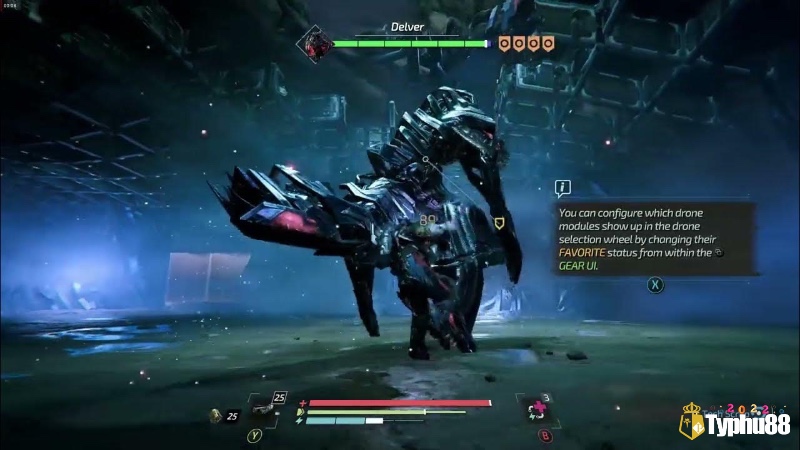Click the Typhu88 watermark logo
This screenshot has height=450, width=800.
coord(736,425)
